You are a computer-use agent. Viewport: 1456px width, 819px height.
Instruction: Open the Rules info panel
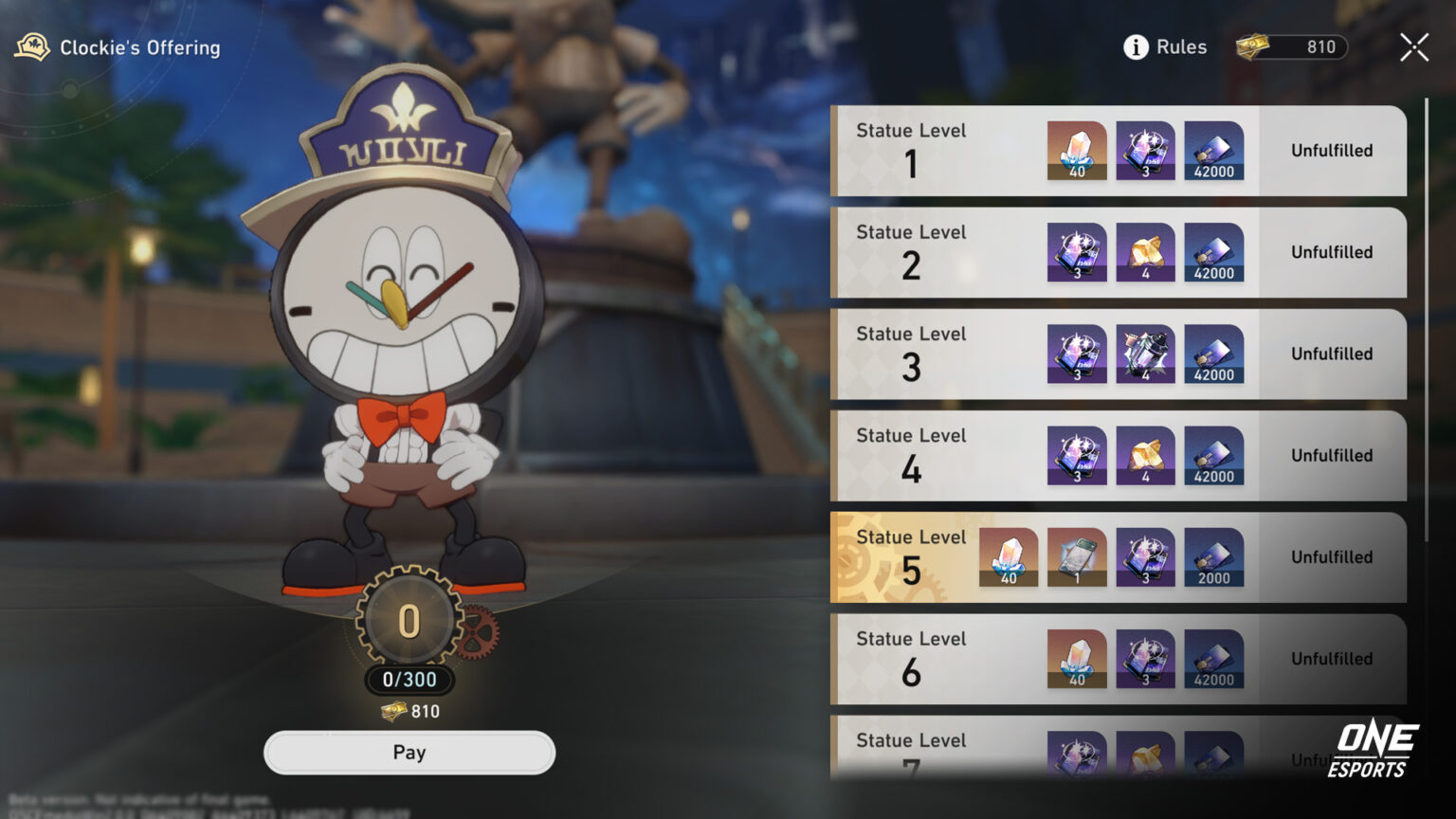1165,47
